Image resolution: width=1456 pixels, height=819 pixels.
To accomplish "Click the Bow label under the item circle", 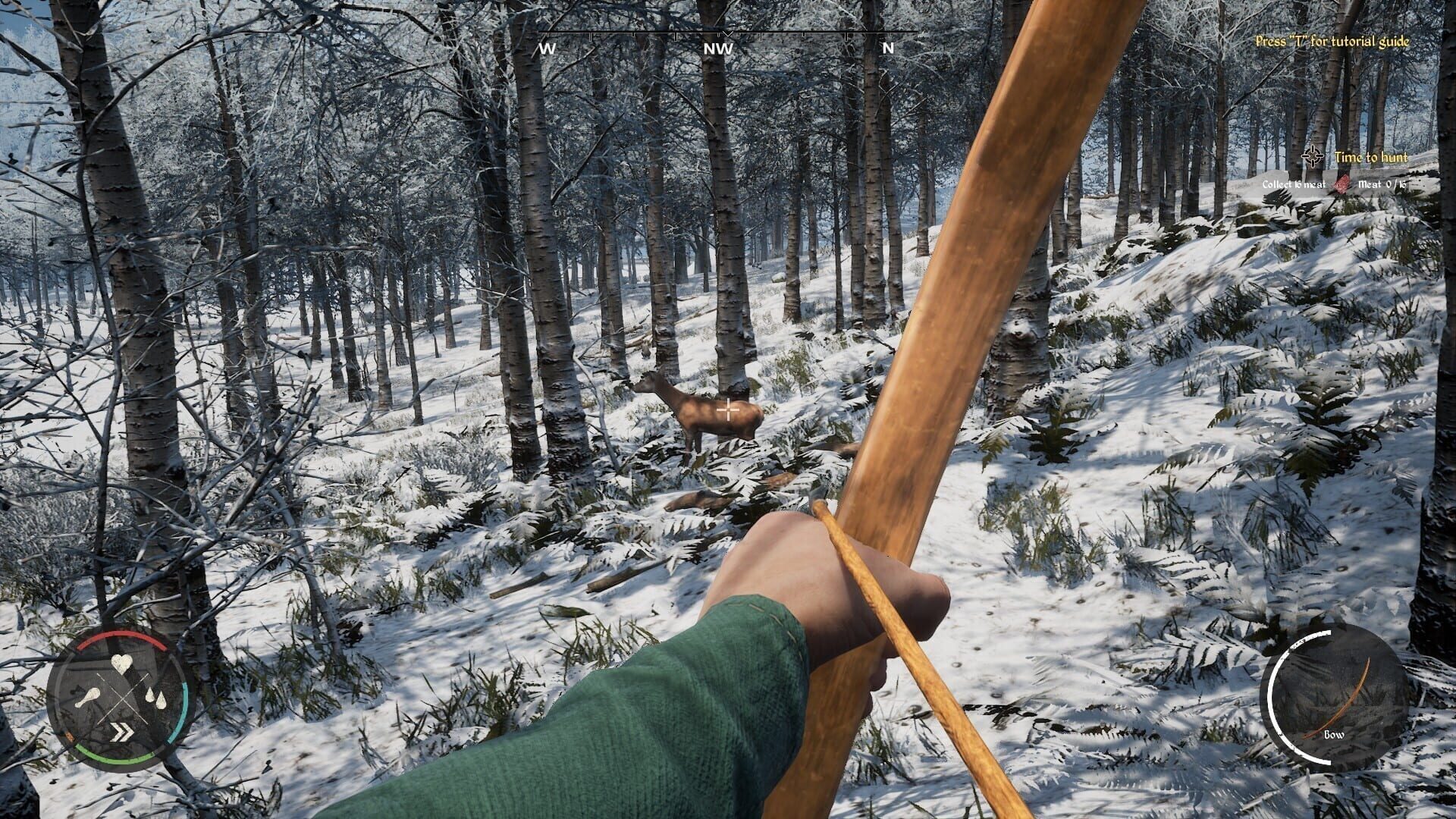I will 1334,734.
